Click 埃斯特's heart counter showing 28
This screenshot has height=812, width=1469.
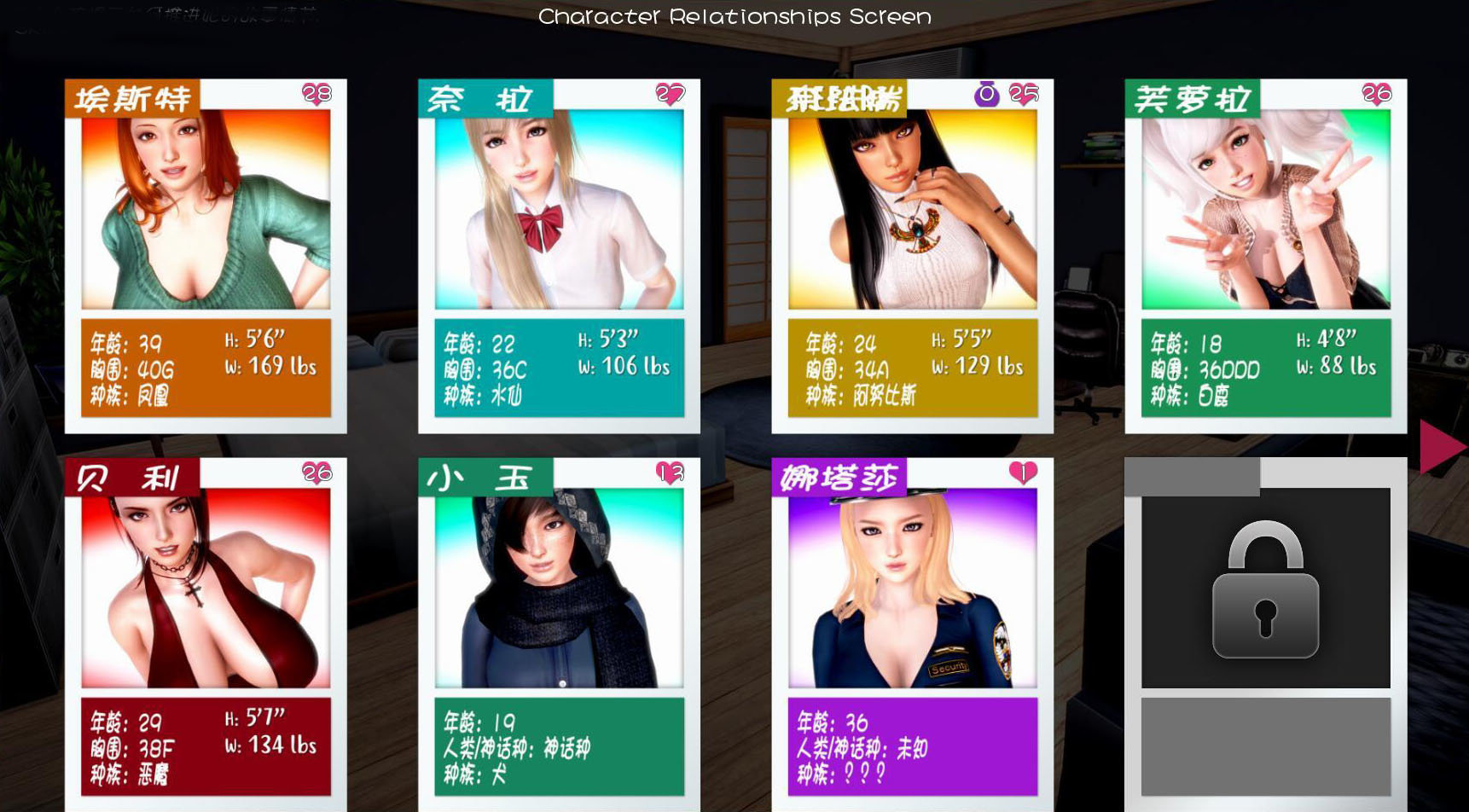coord(316,94)
